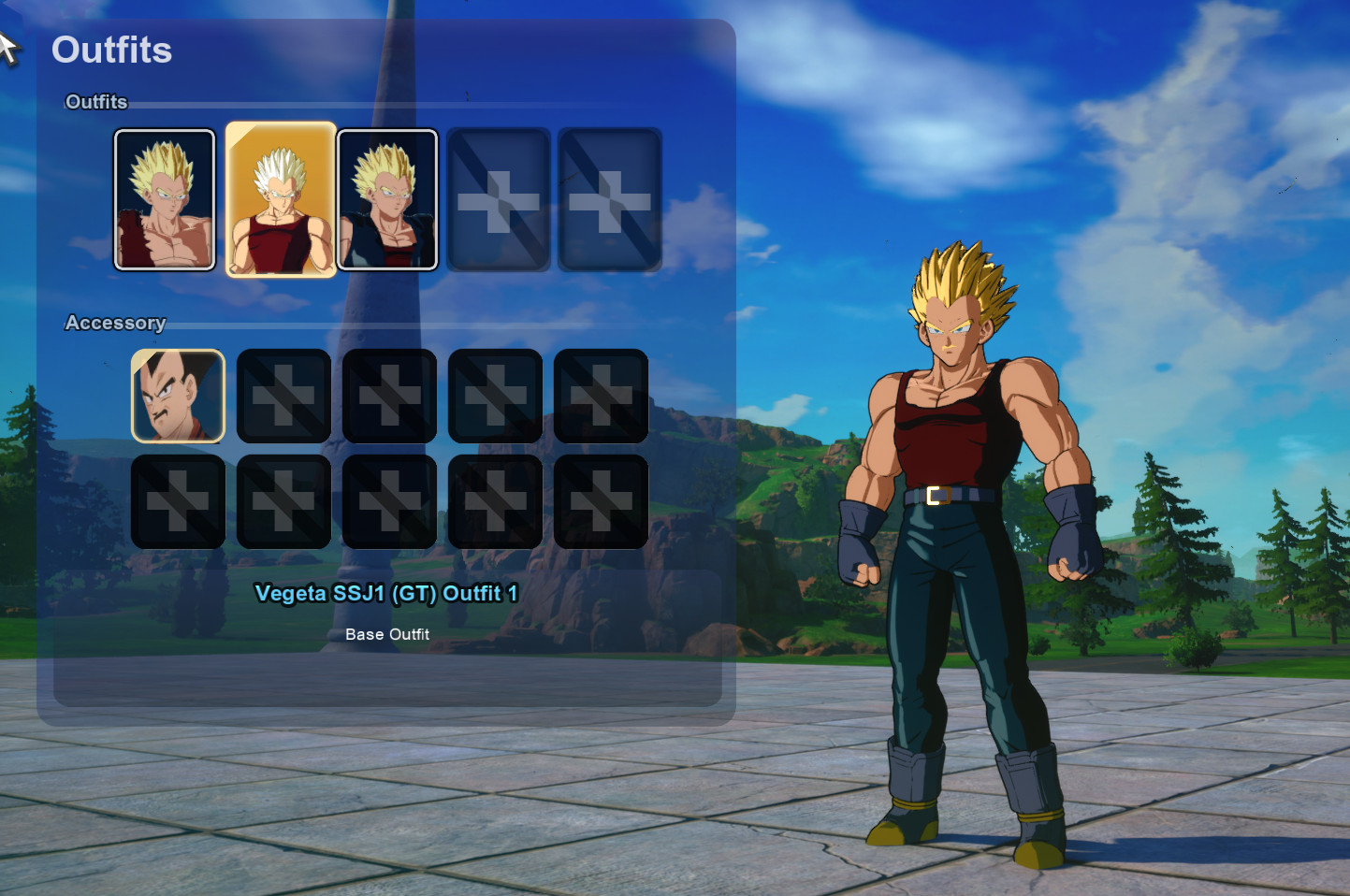Image resolution: width=1350 pixels, height=896 pixels.
Task: Click the middle plus slot in bottom accessory row
Action: (x=389, y=501)
